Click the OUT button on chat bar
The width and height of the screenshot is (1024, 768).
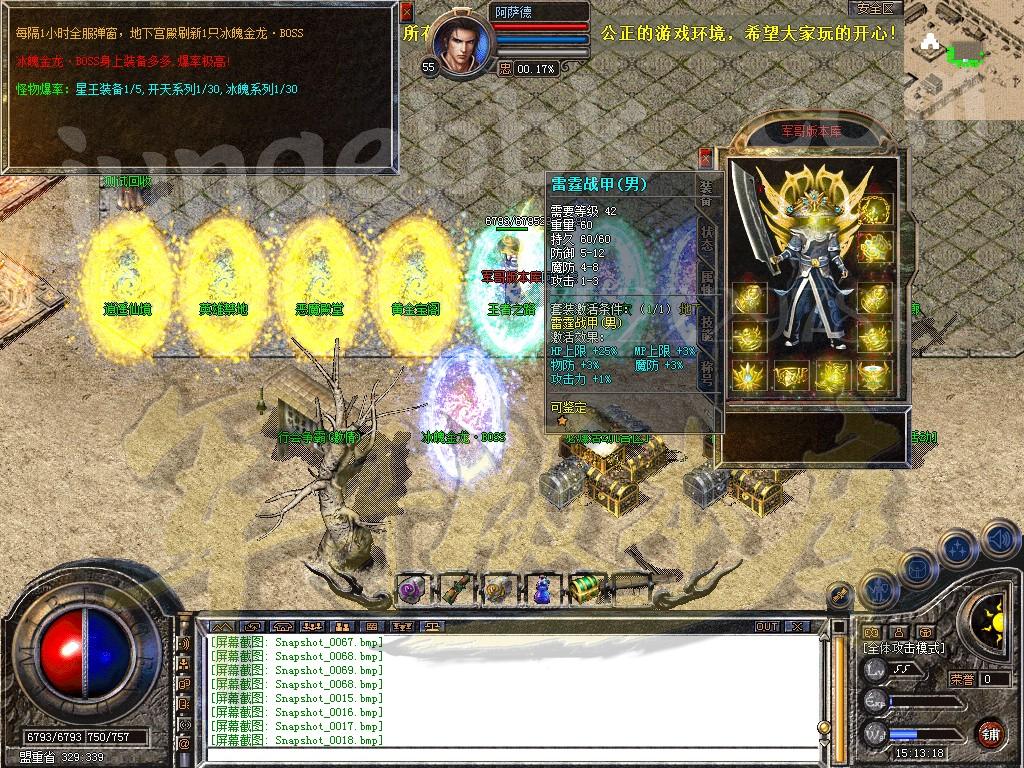[767, 626]
